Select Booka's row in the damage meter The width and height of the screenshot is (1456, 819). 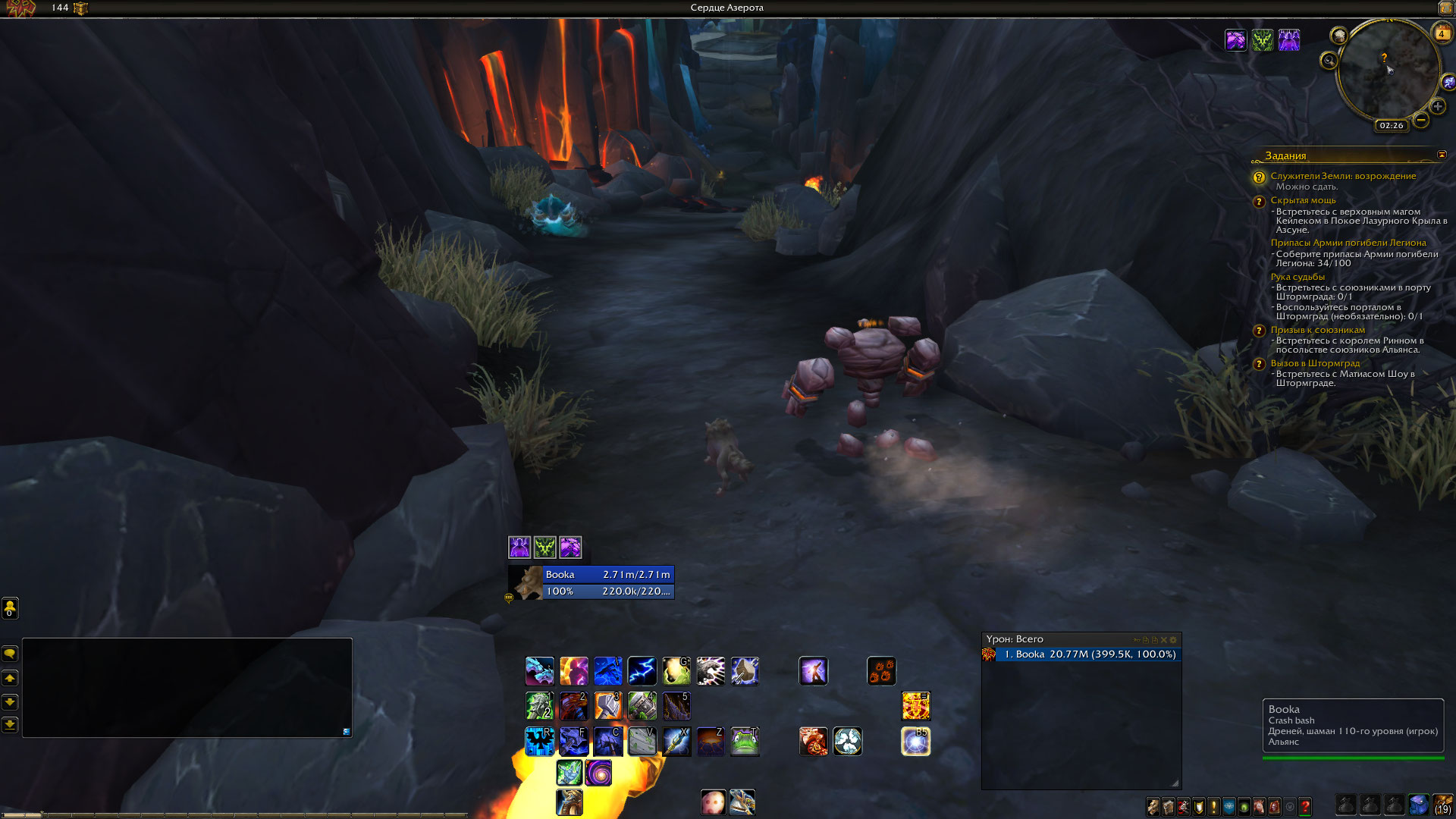(x=1087, y=654)
